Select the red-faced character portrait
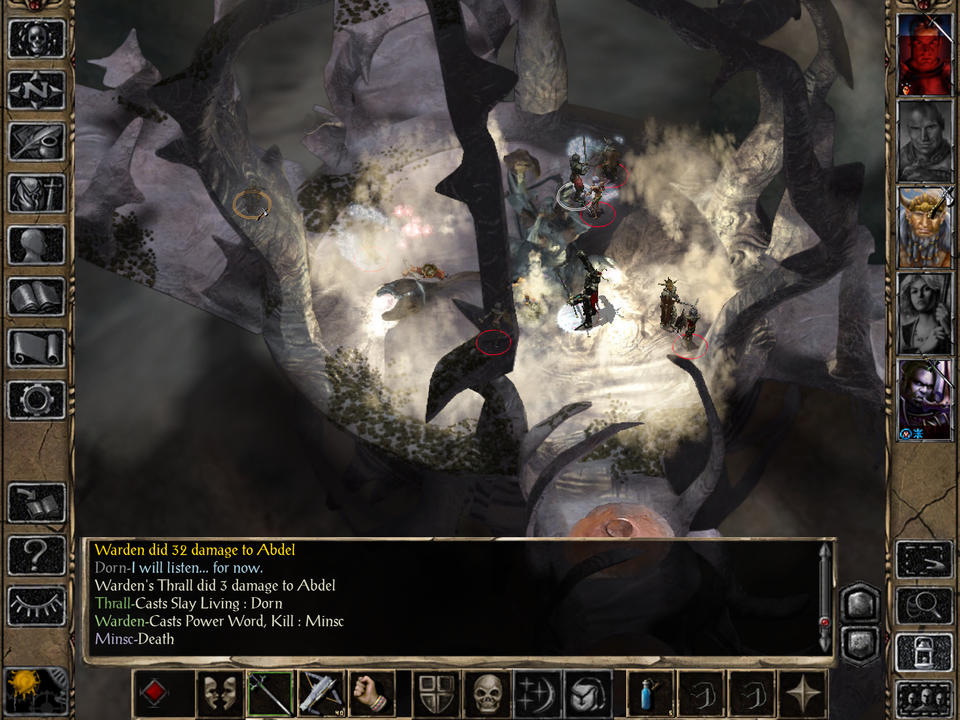This screenshot has height=720, width=960. [x=923, y=55]
